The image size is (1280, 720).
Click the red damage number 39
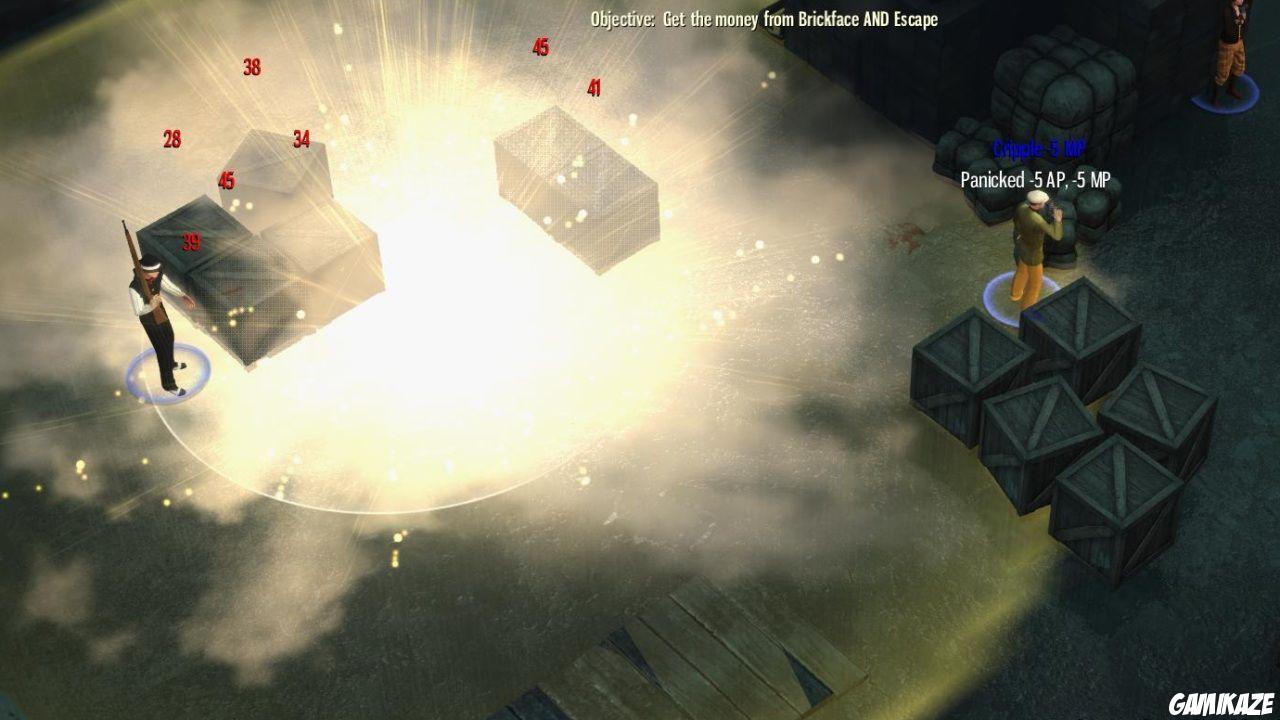[190, 240]
